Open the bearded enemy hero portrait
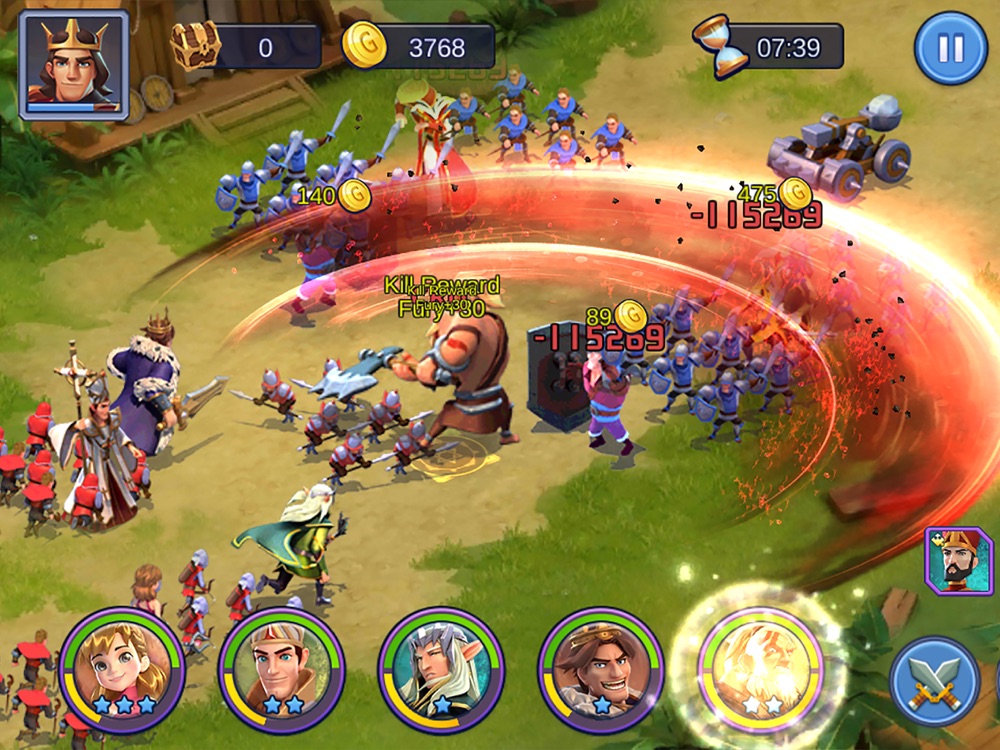Screen dimensions: 1000x750 point(958,561)
